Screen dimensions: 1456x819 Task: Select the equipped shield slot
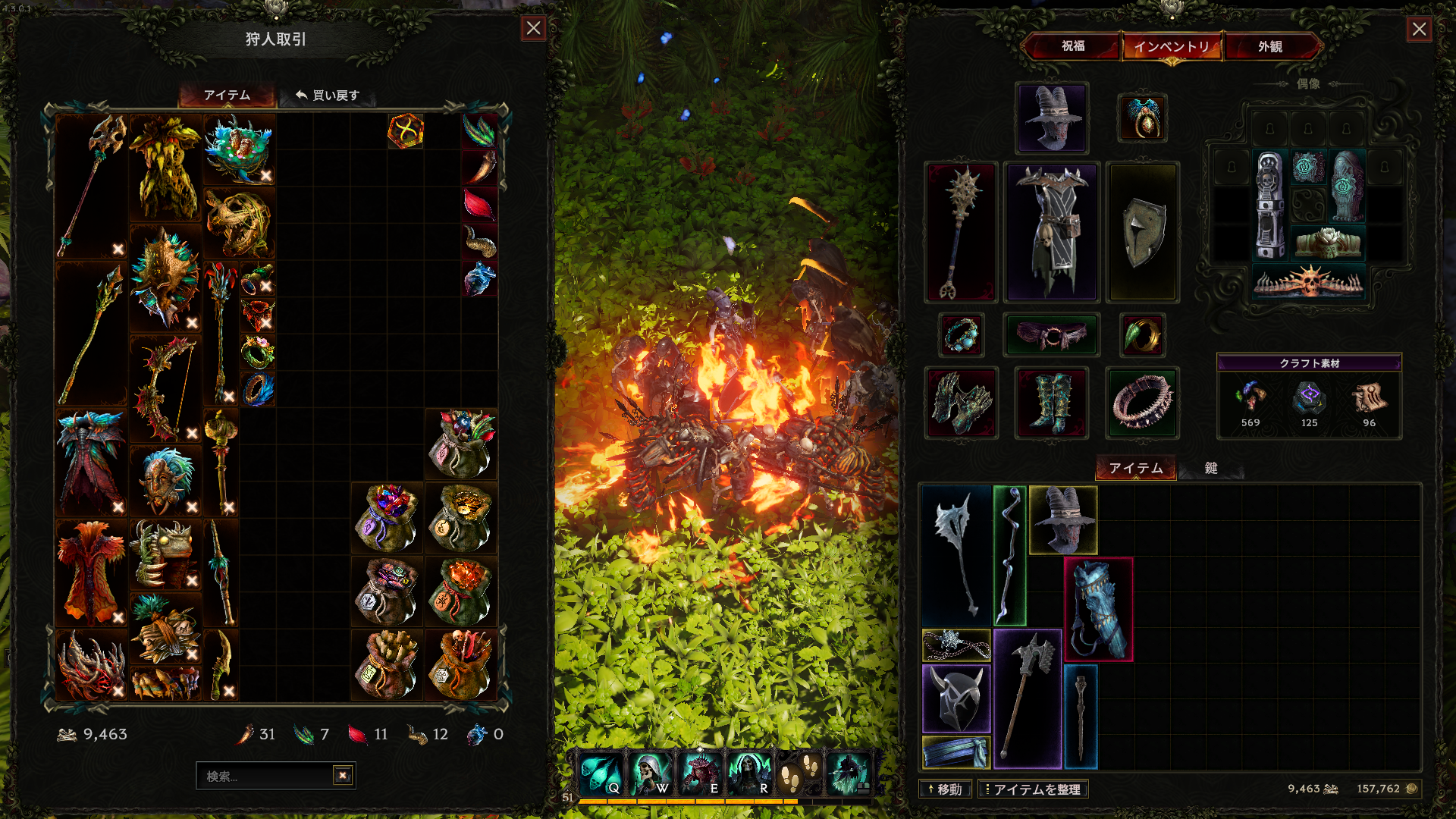pos(1142,232)
